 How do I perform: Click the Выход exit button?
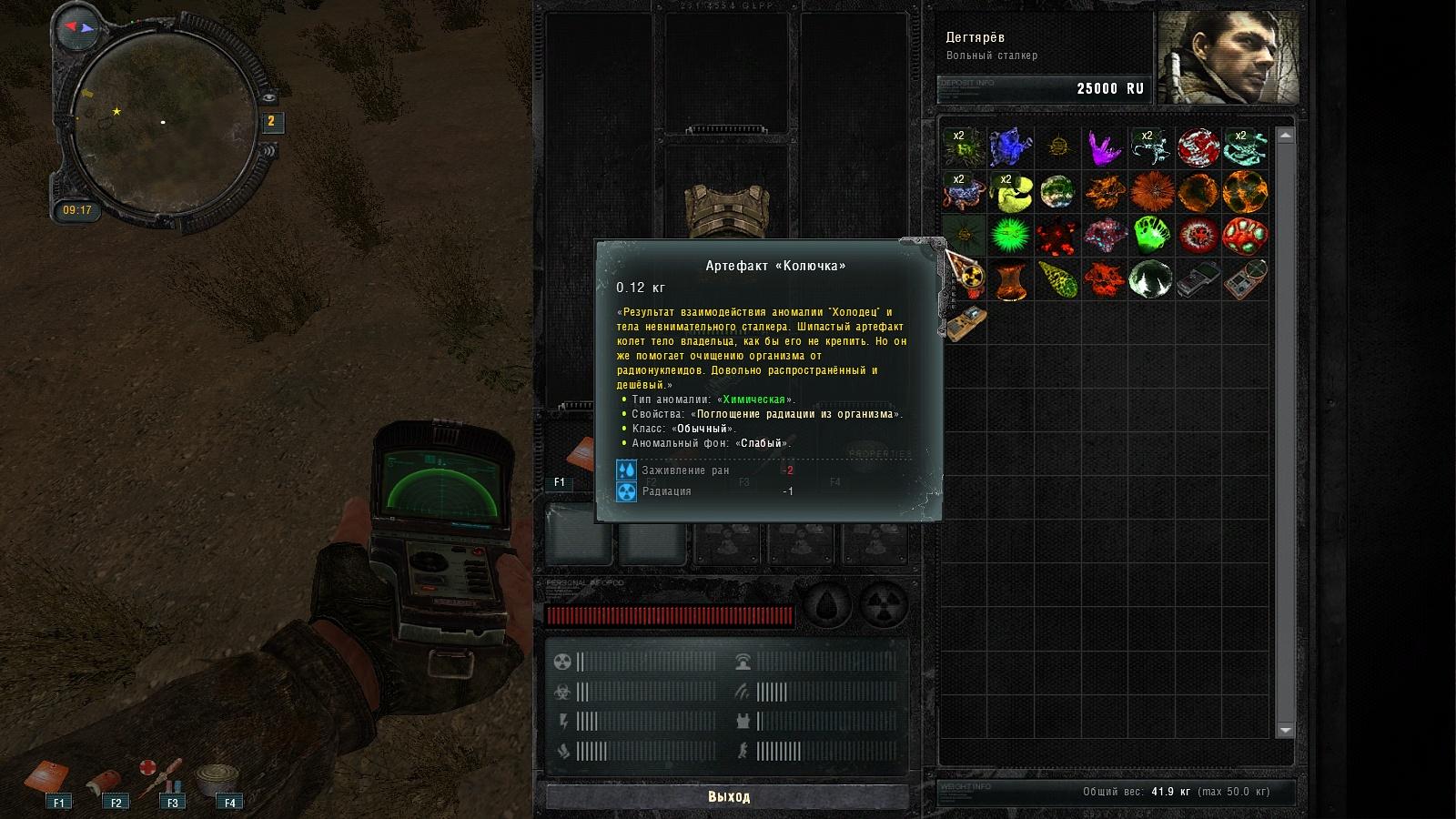tap(728, 796)
